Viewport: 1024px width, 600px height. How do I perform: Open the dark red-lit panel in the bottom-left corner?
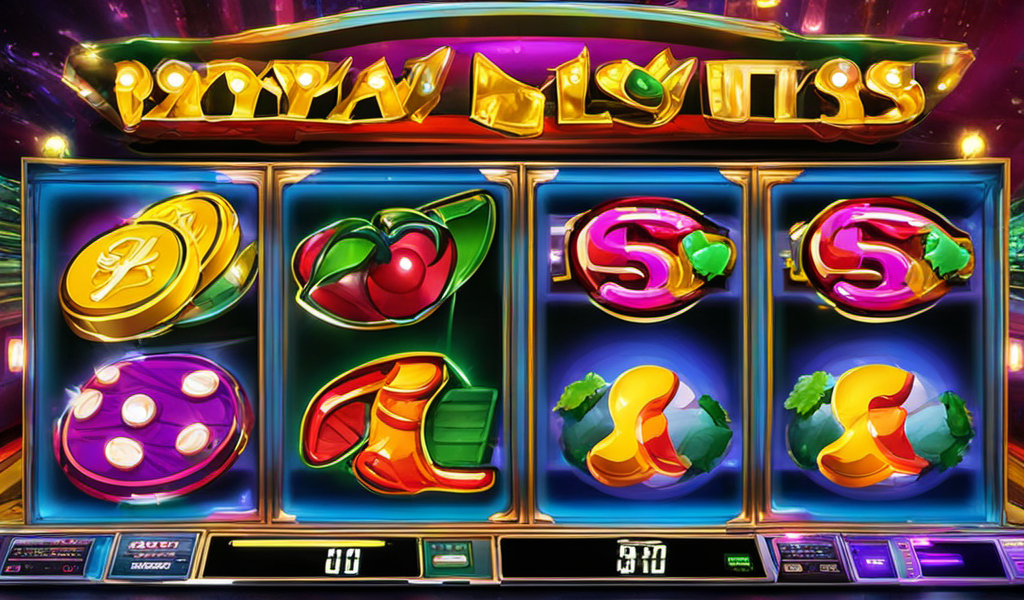[47, 557]
